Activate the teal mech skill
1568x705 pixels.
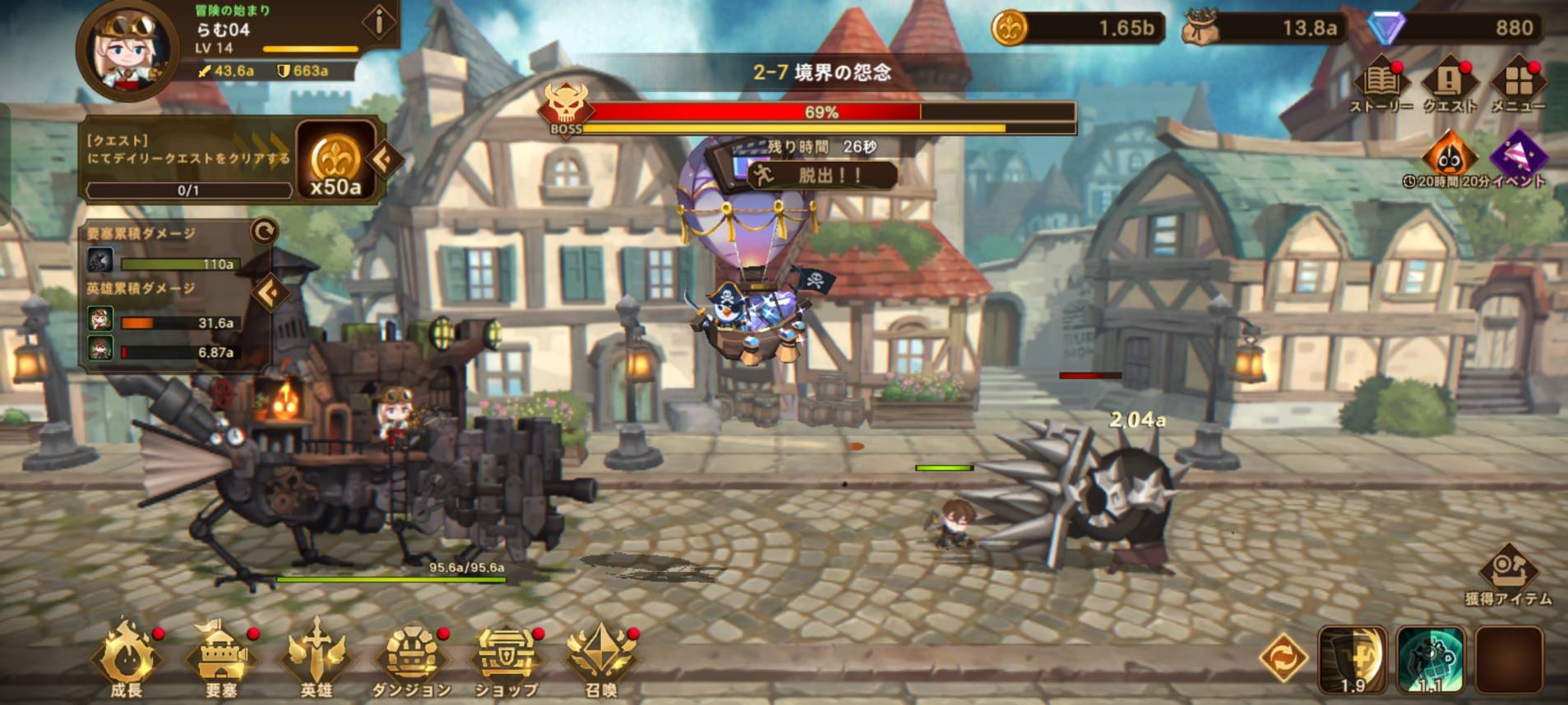1431,658
